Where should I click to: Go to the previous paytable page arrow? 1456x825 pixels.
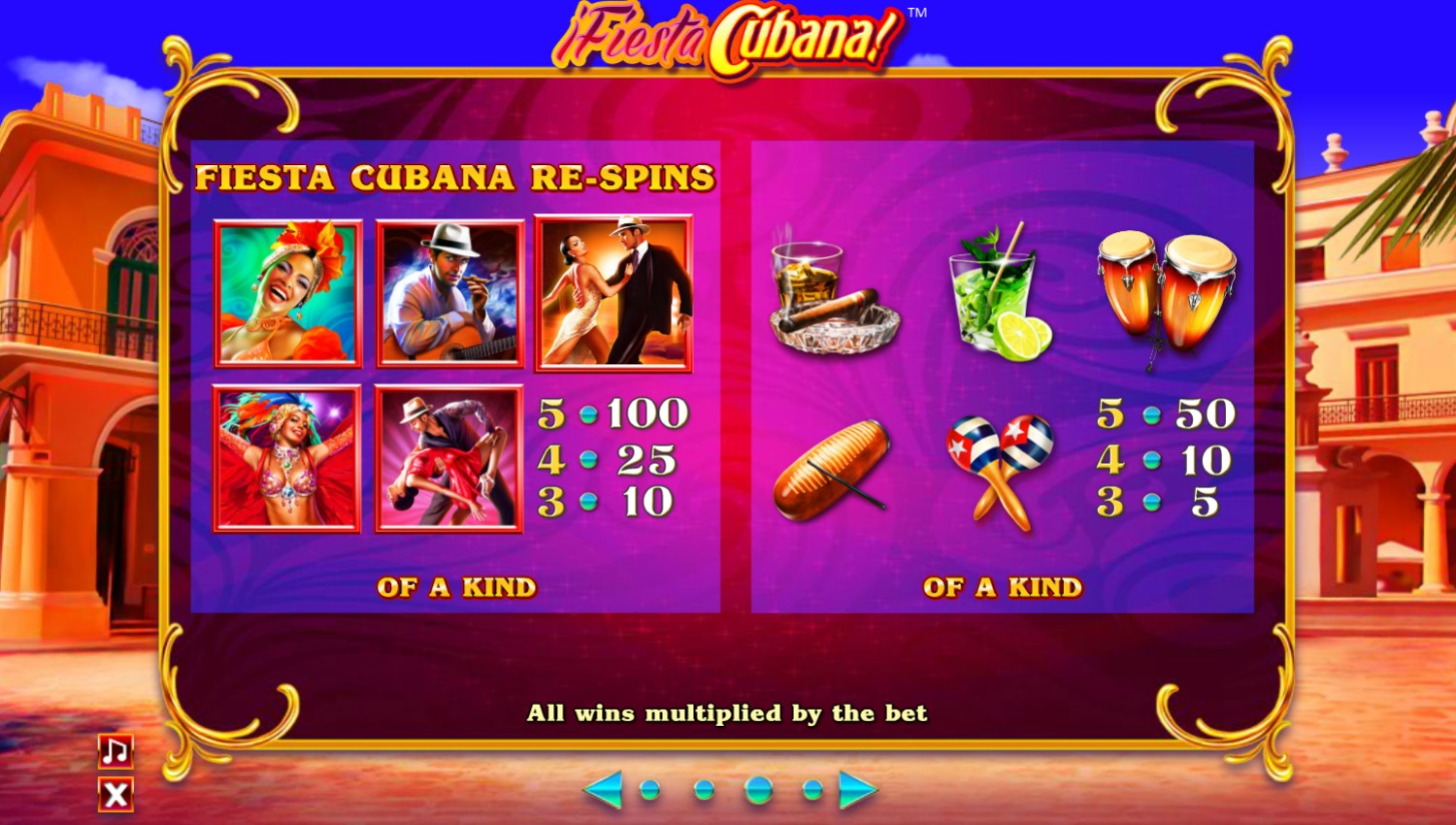603,790
